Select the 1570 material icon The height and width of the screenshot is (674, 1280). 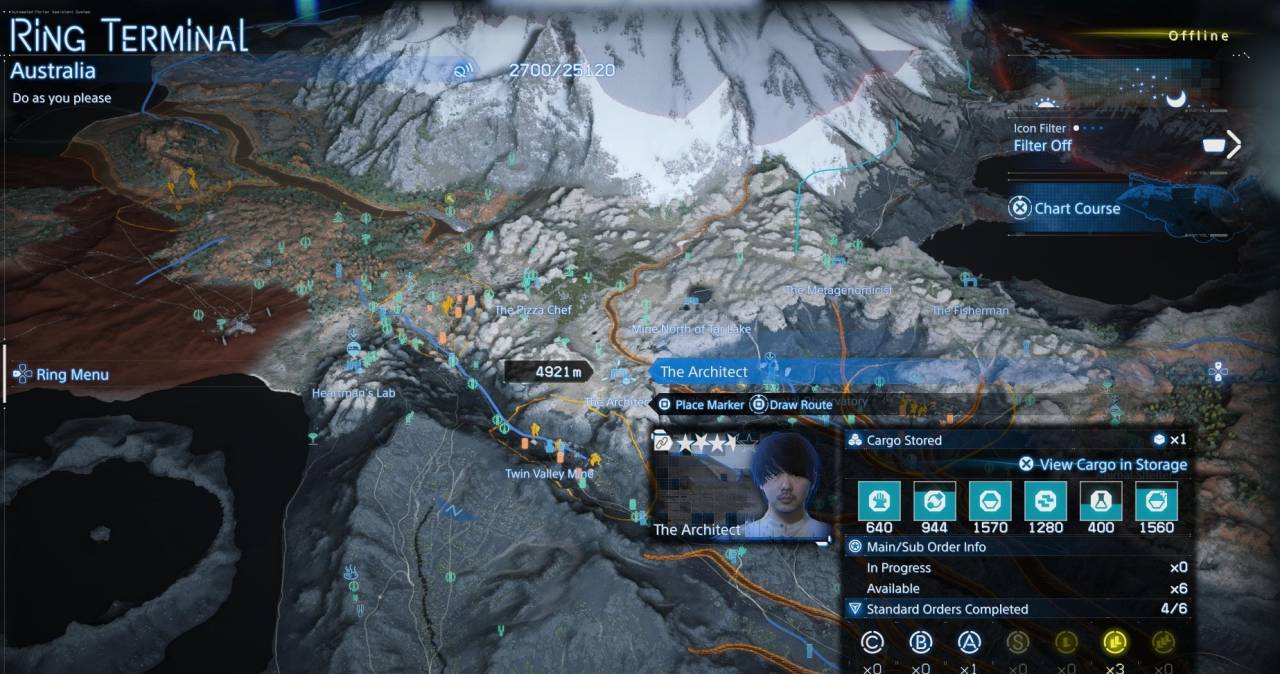(x=990, y=501)
